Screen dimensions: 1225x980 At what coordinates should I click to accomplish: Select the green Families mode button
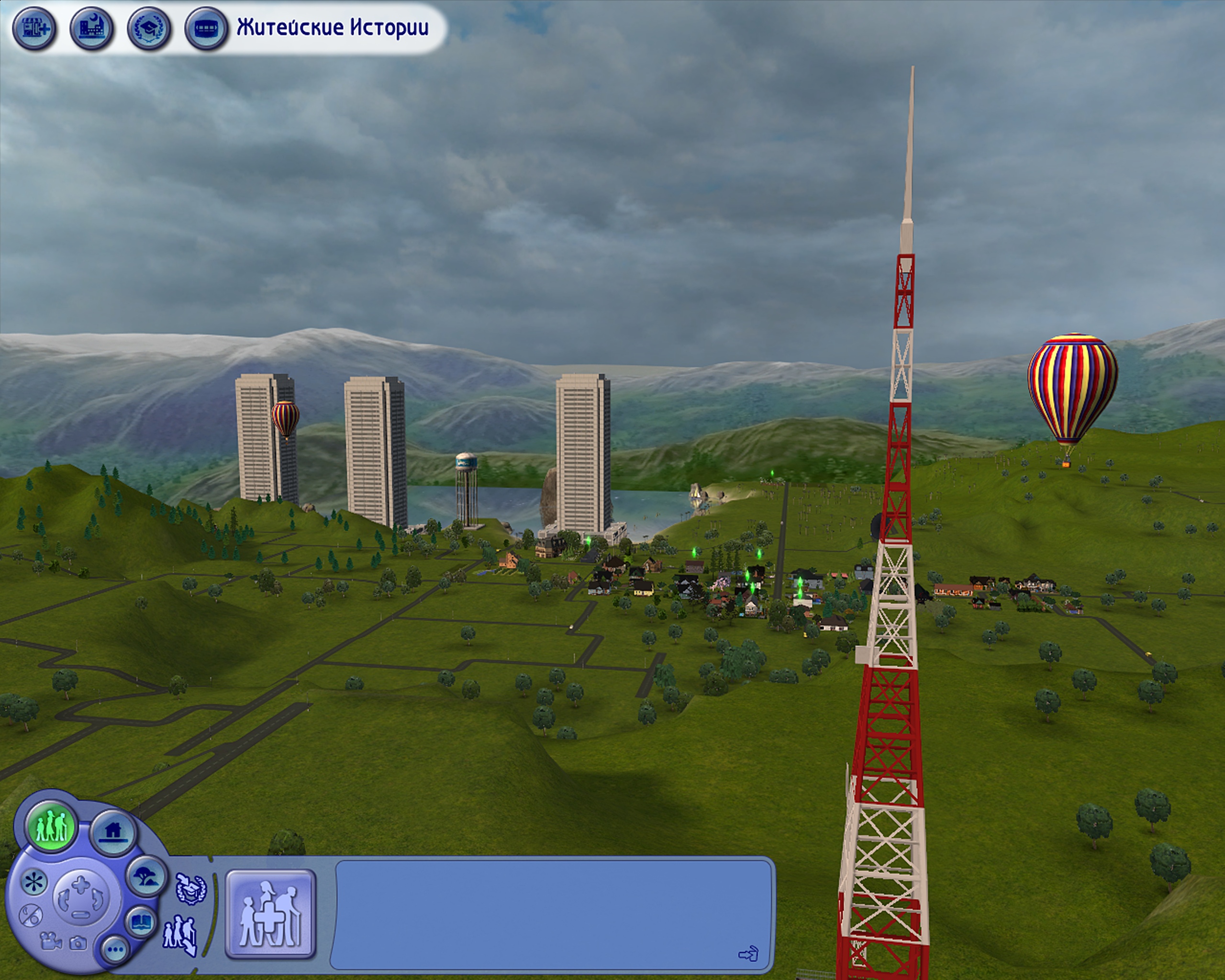click(x=52, y=825)
